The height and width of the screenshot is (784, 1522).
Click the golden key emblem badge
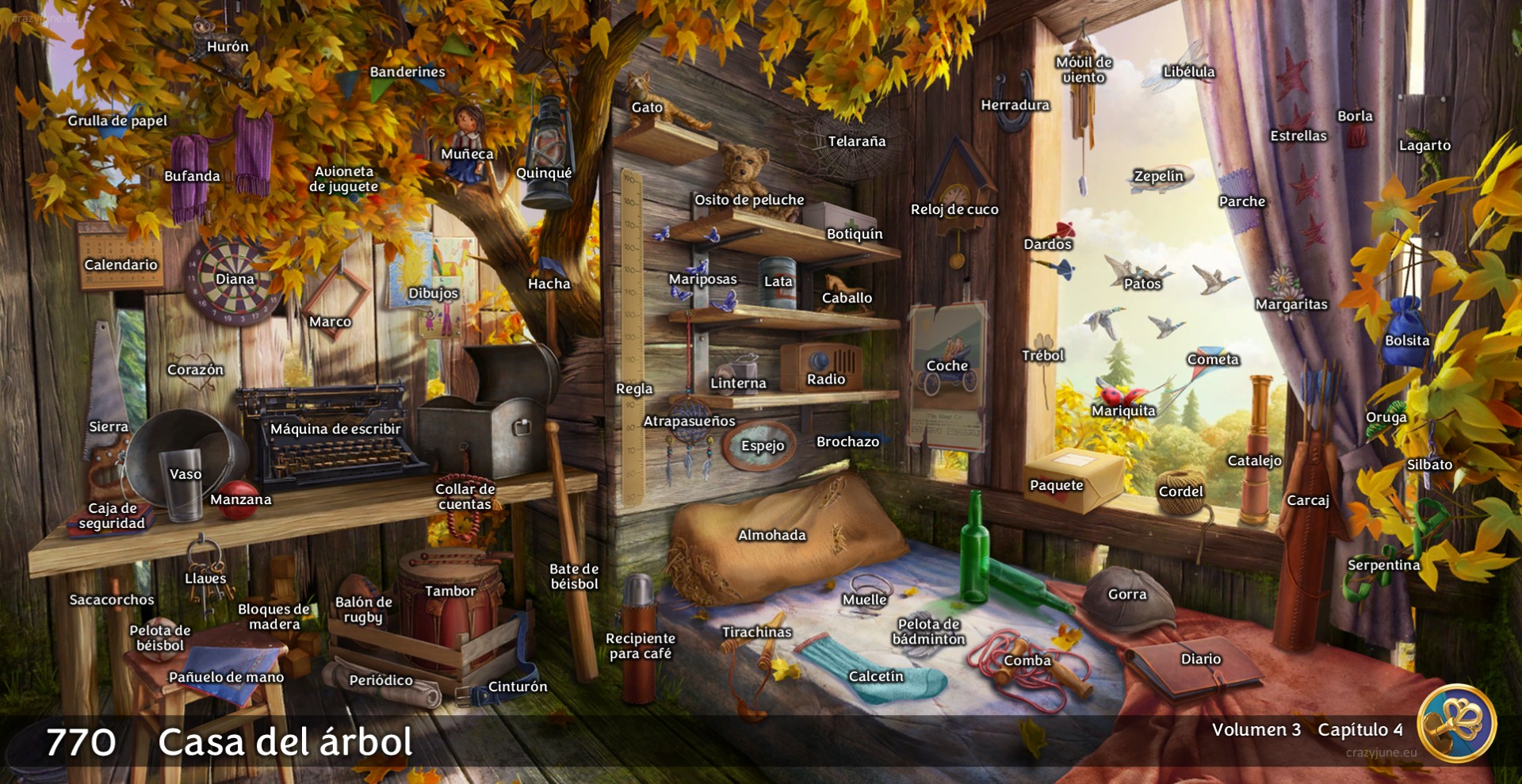tap(1457, 723)
